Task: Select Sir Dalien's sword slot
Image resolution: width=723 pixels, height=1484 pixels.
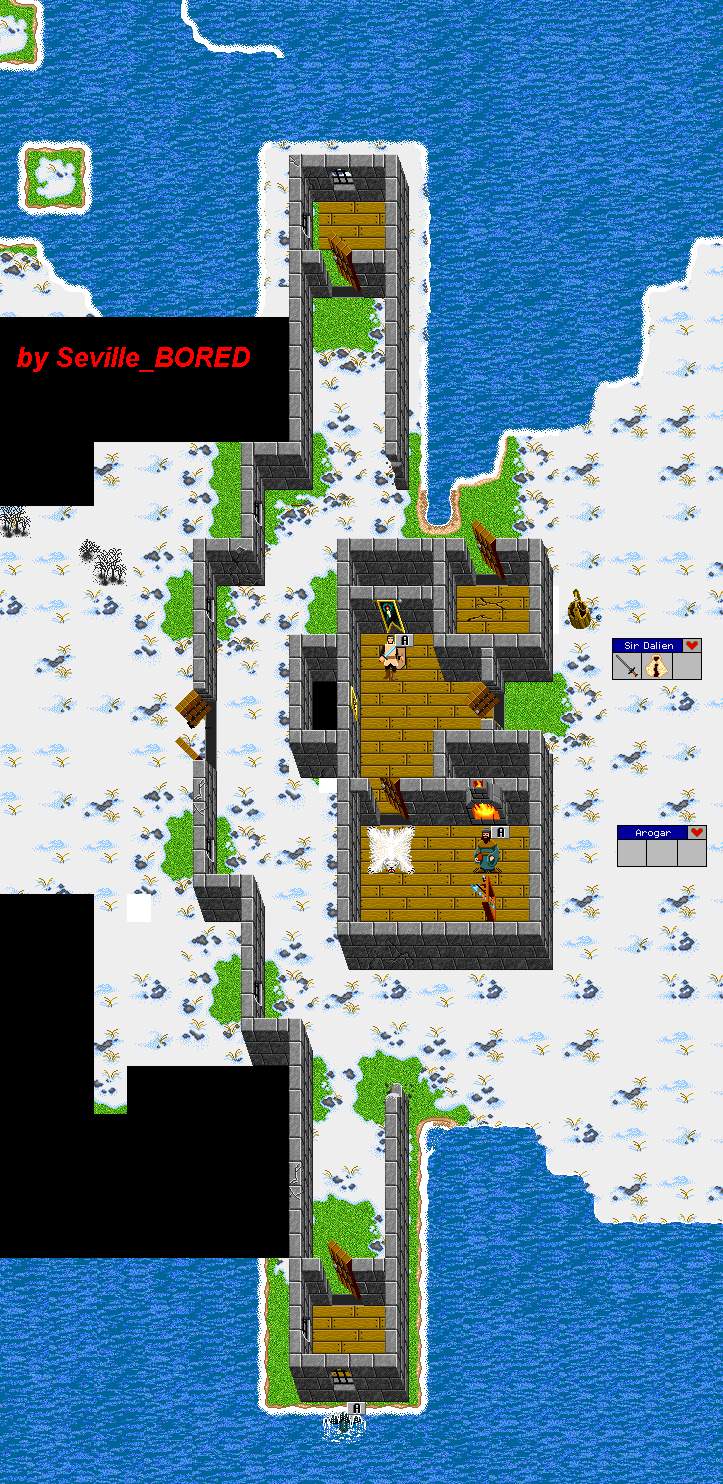Action: click(x=627, y=667)
